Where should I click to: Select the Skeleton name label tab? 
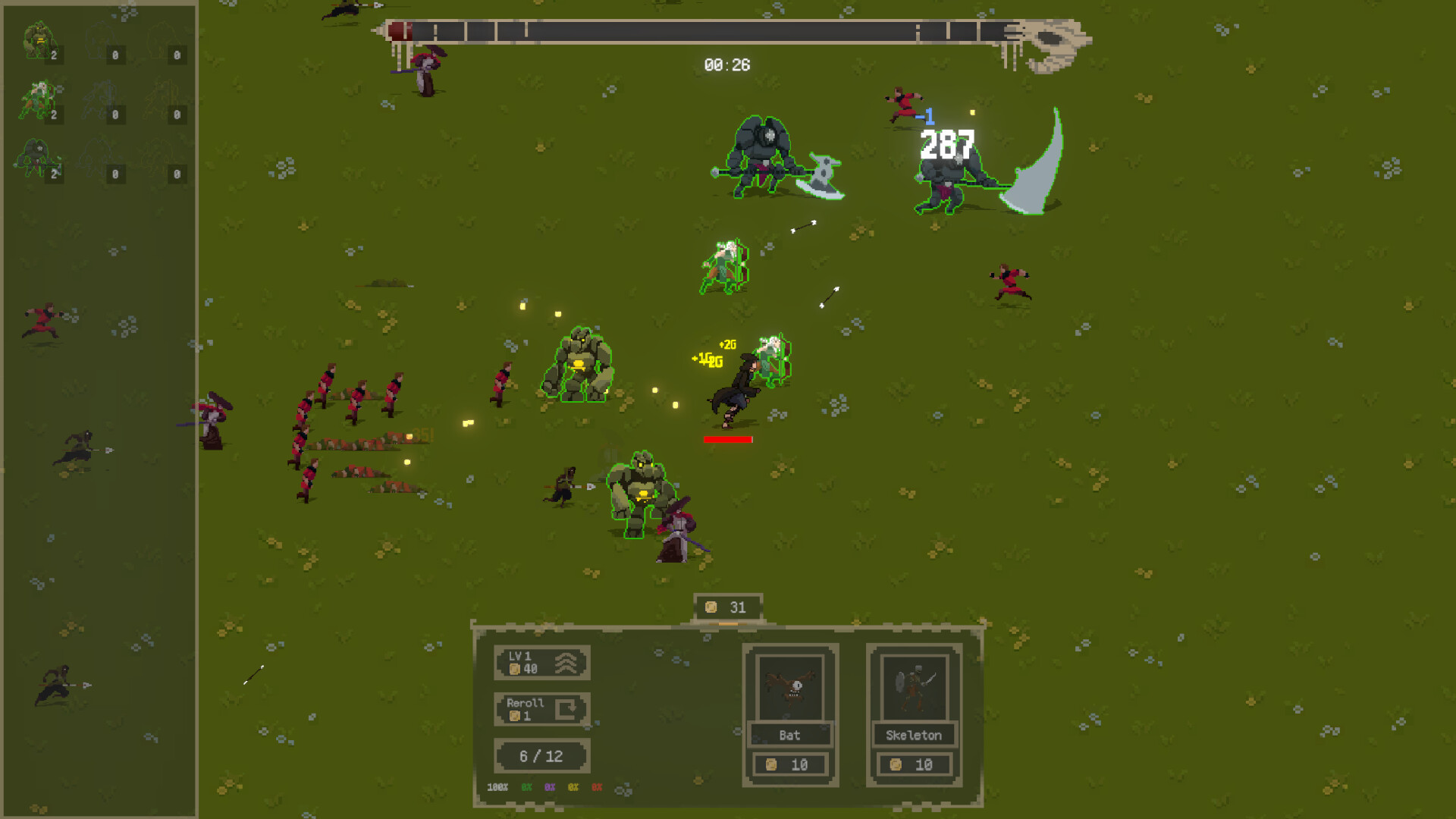point(913,735)
